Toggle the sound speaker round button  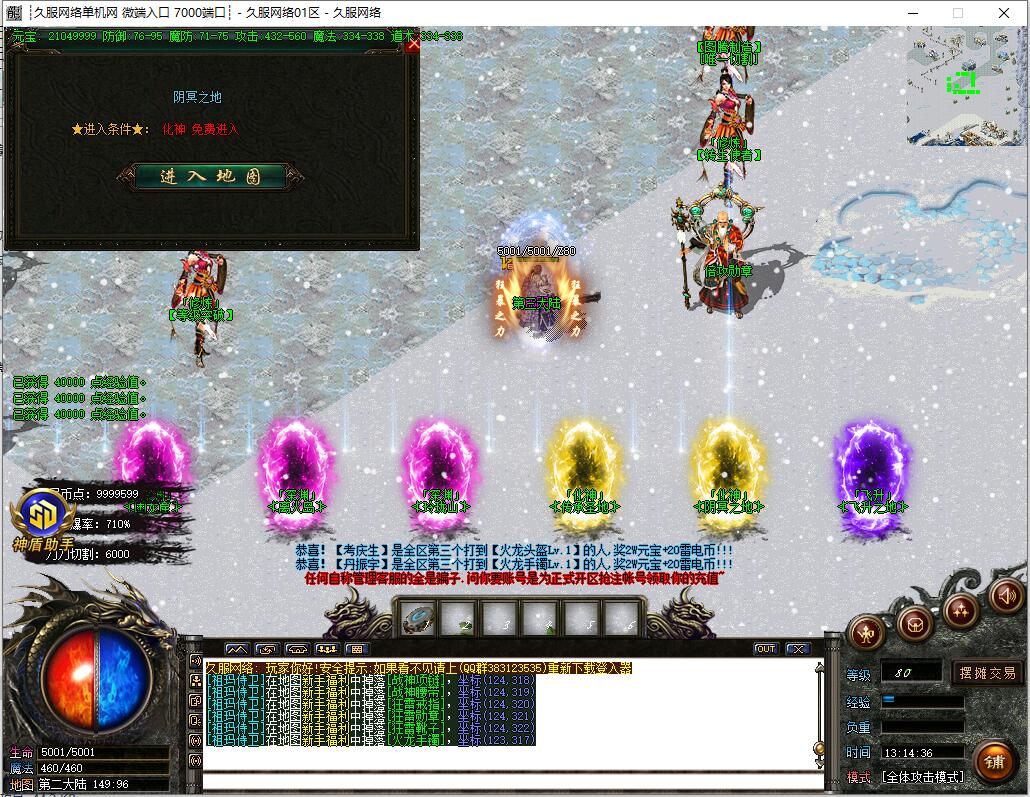1006,597
